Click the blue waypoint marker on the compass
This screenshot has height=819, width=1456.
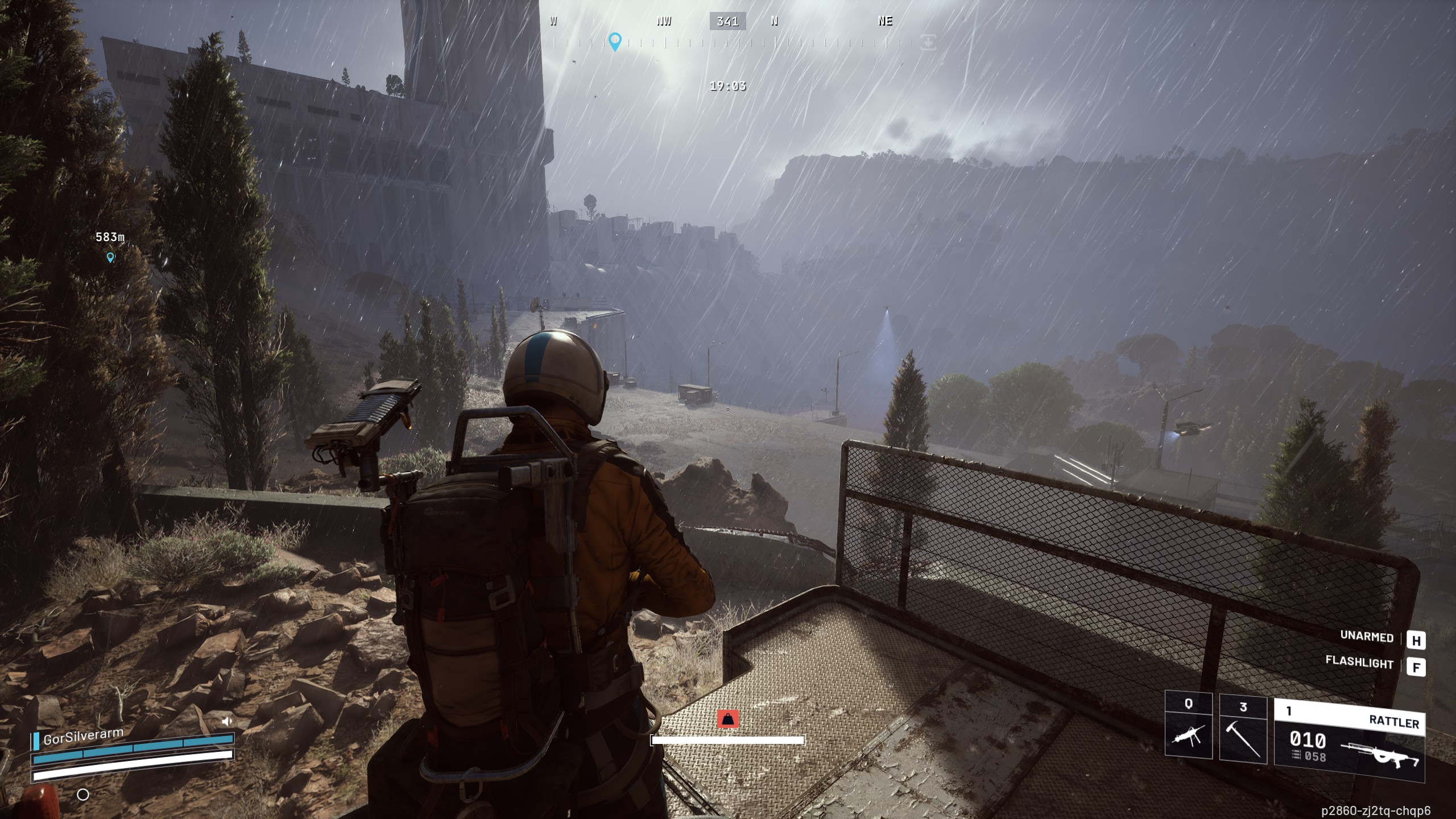pos(614,42)
